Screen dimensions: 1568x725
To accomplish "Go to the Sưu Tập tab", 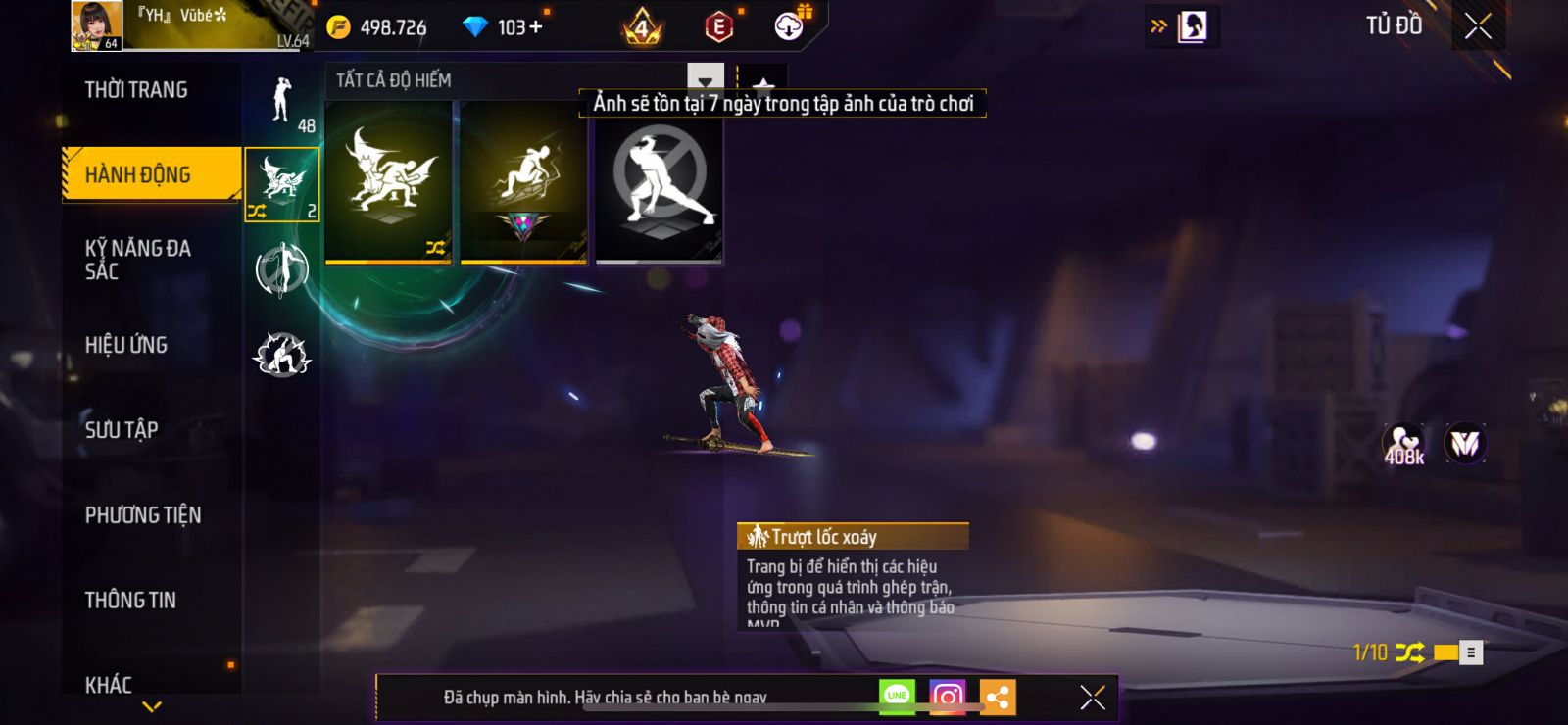I will pos(122,429).
